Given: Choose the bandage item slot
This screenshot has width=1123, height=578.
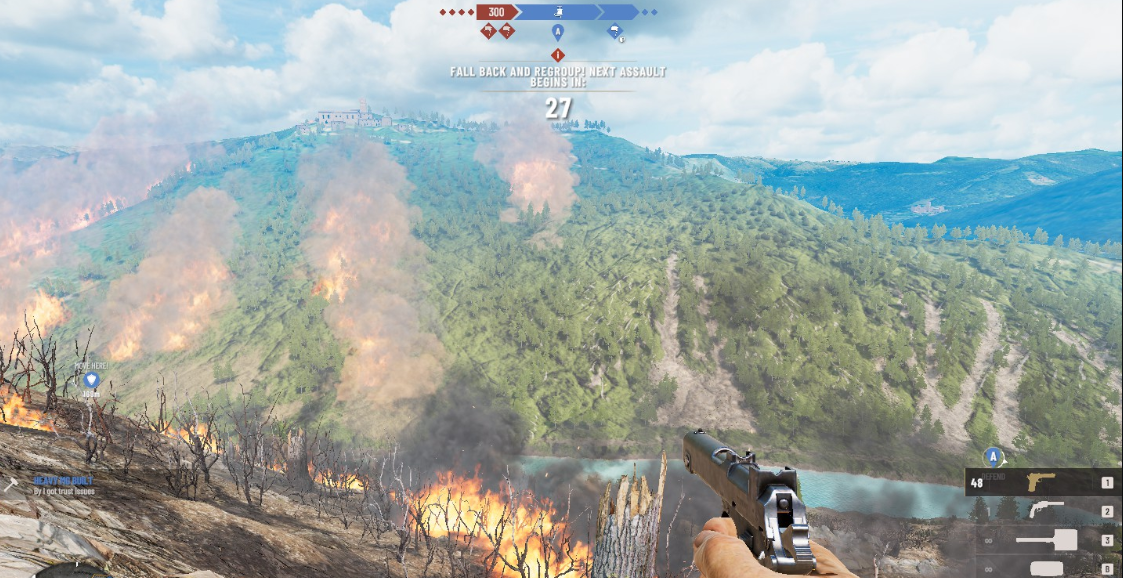Looking at the screenshot, I should 1046,567.
